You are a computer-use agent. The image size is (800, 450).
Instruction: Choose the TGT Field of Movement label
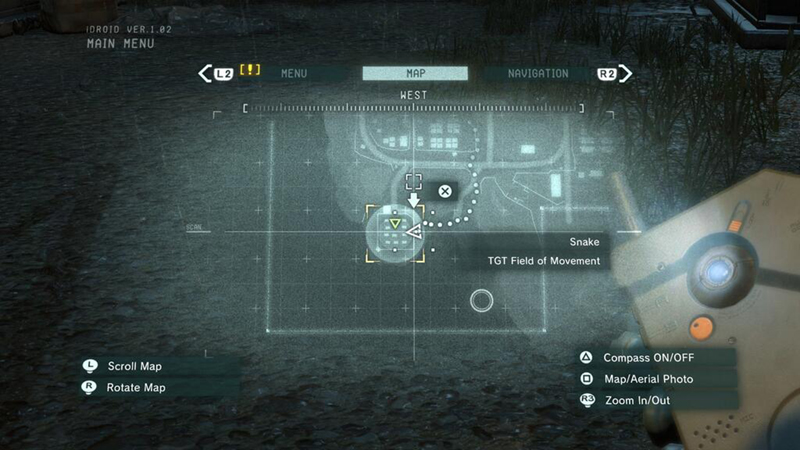543,261
